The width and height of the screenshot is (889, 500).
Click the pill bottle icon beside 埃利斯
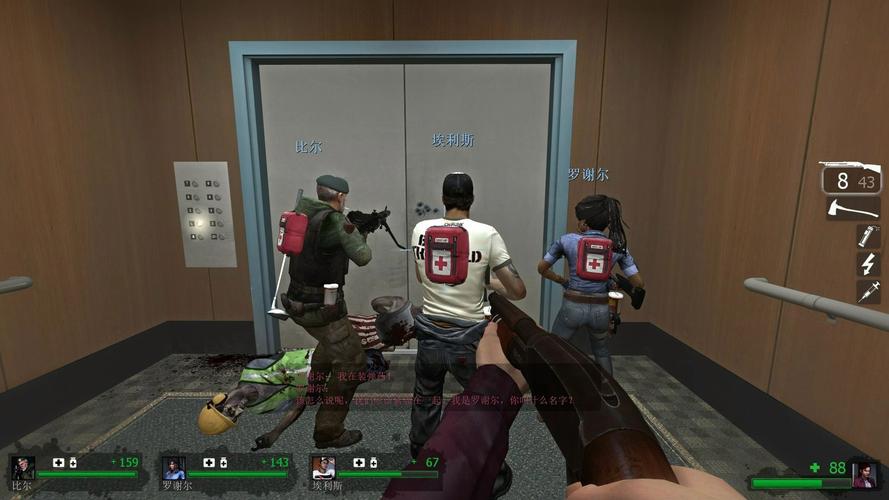point(373,462)
